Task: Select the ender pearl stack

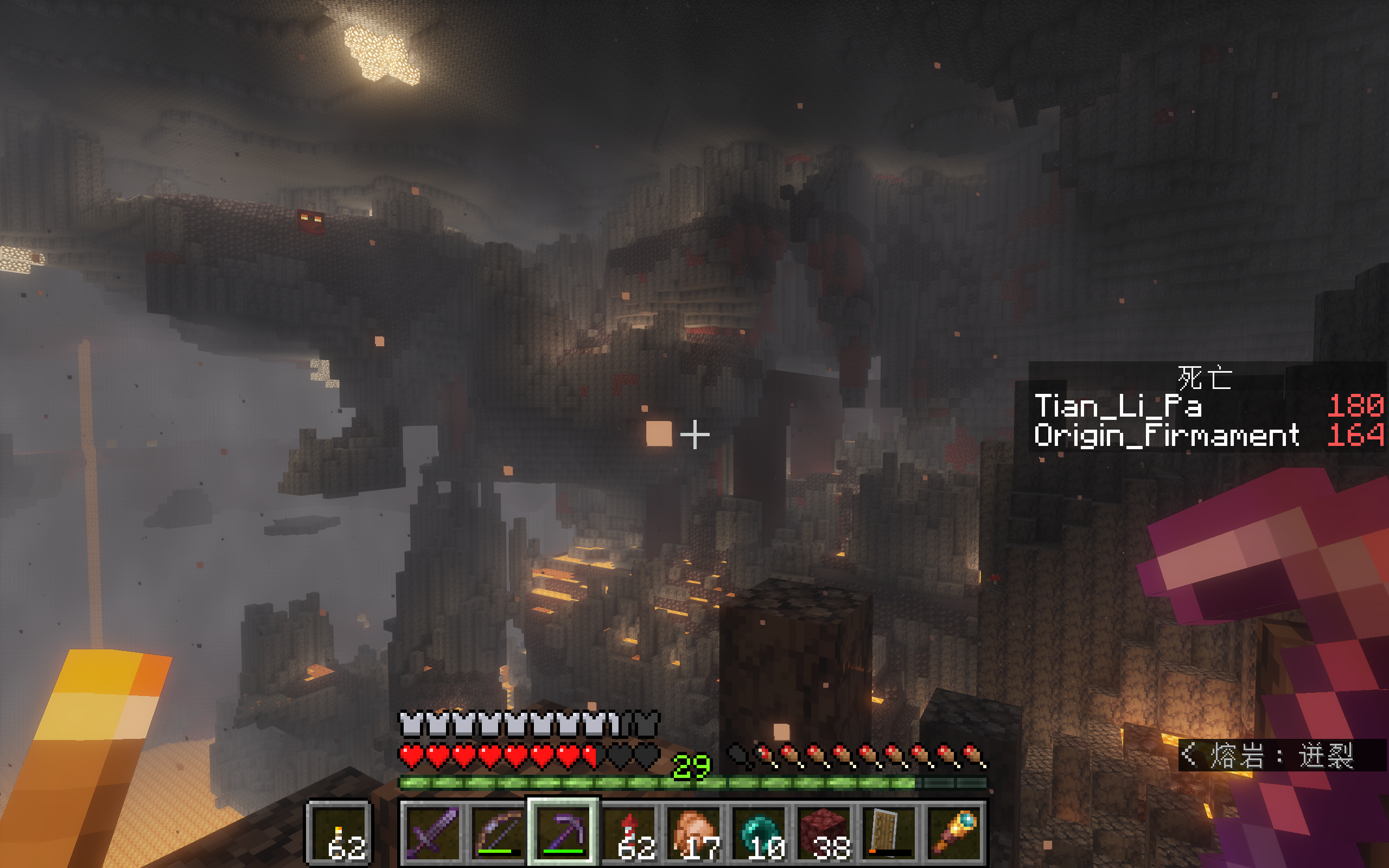Action: pos(758,832)
